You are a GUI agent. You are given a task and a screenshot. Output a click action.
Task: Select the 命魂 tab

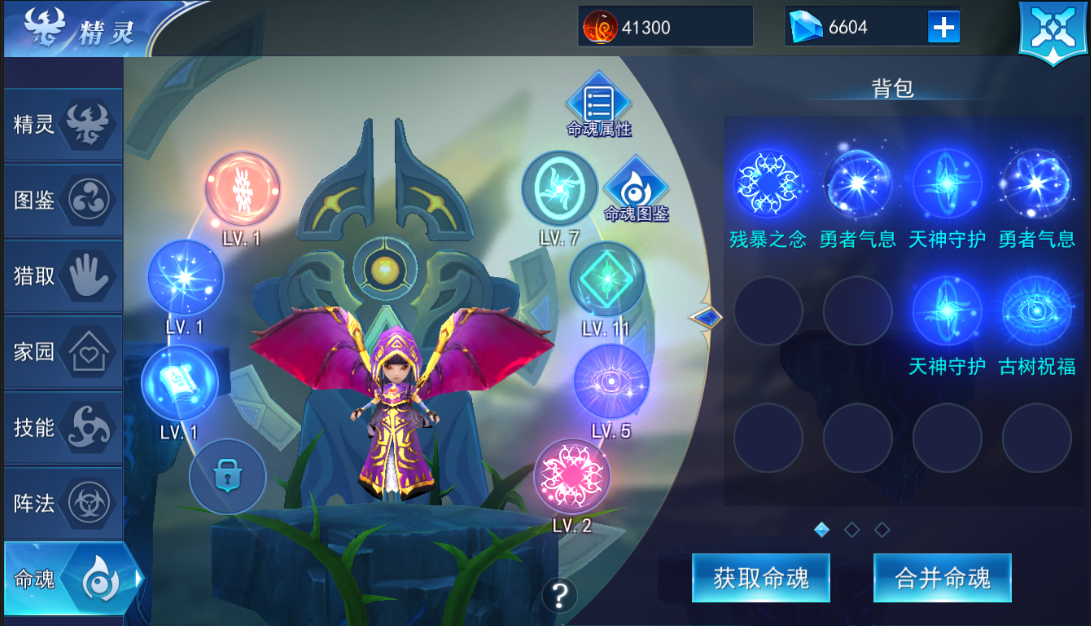(x=70, y=579)
